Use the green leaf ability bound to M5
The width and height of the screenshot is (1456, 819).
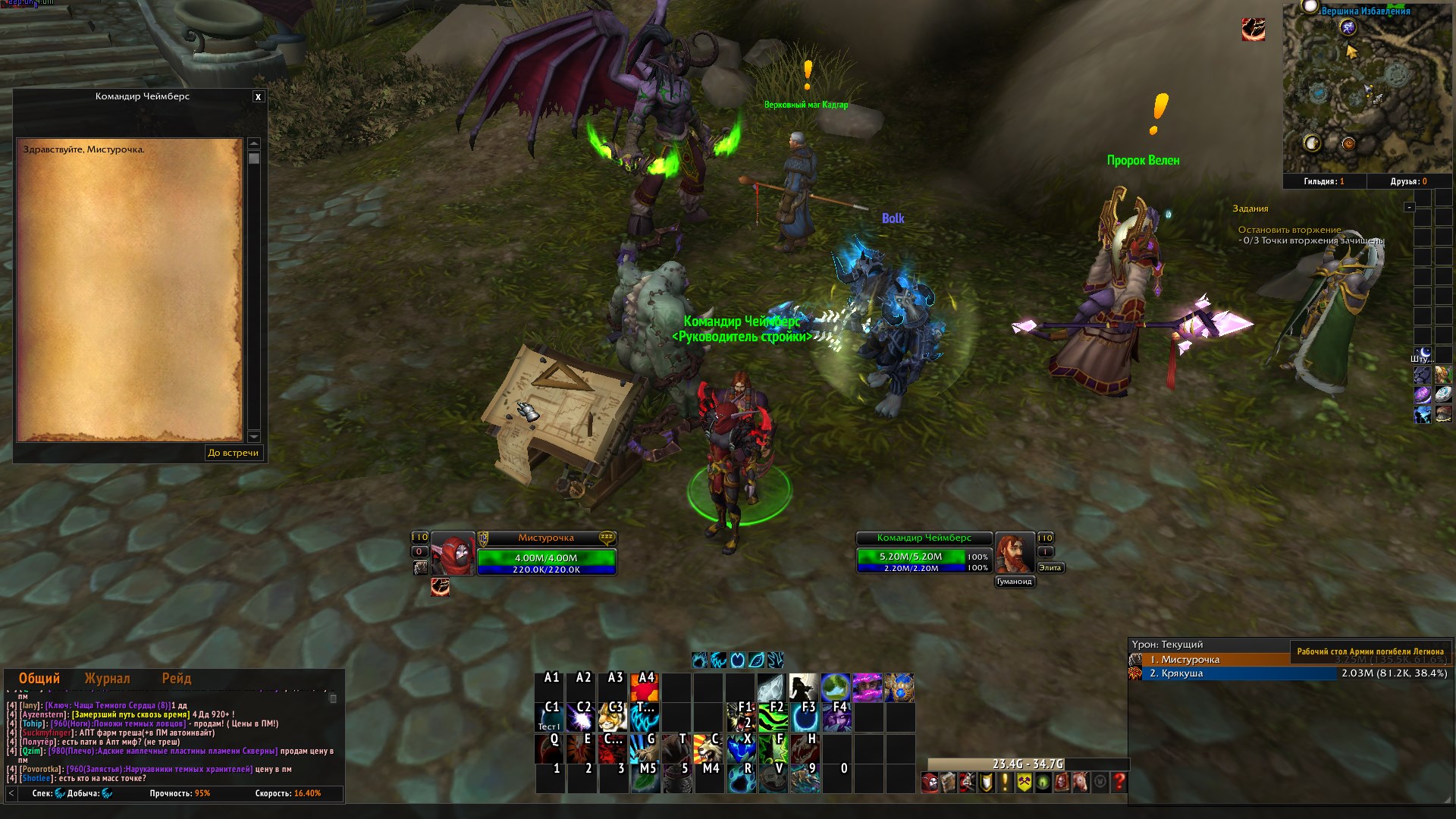coord(645,779)
